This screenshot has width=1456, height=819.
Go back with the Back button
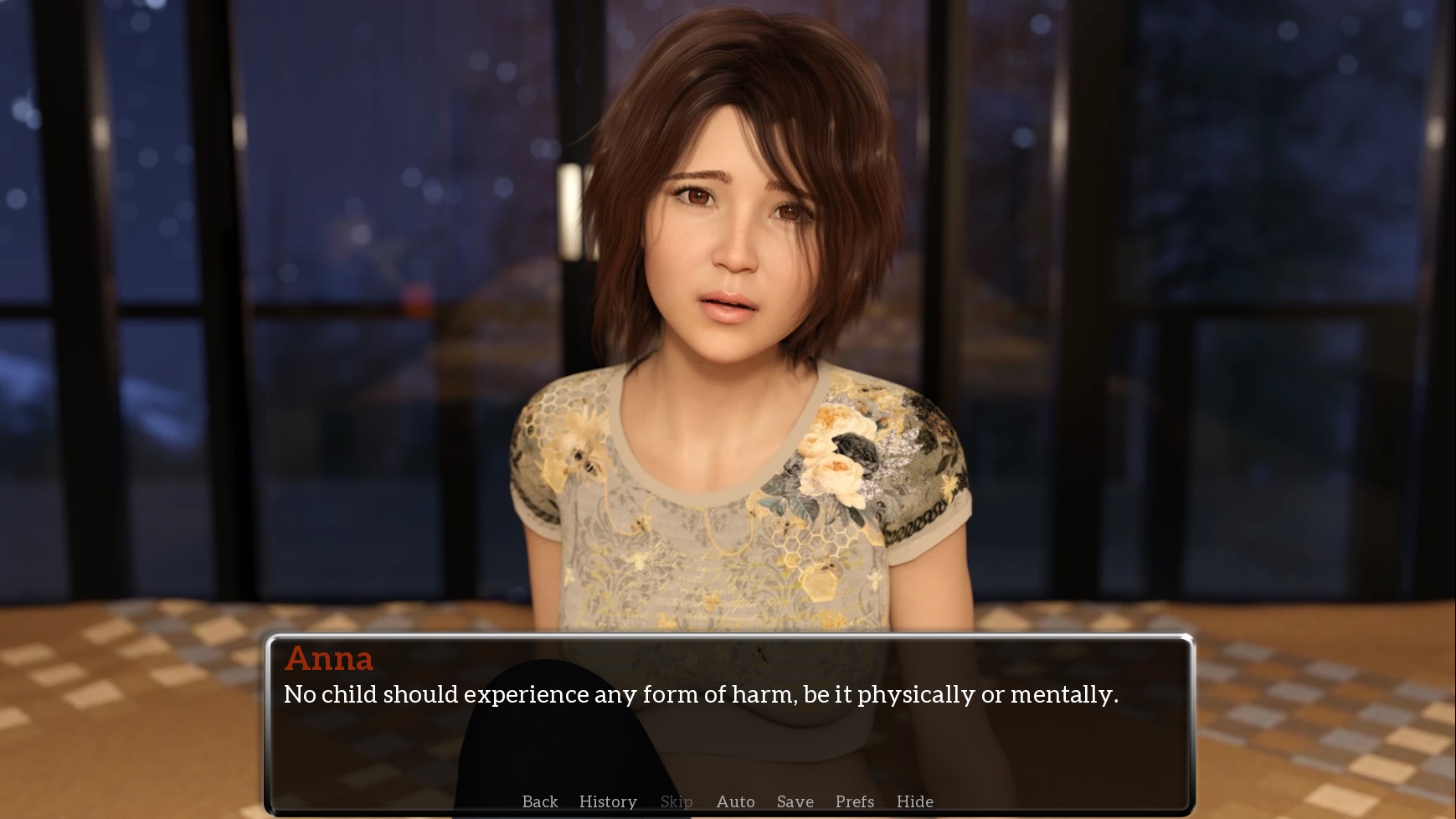pos(539,801)
